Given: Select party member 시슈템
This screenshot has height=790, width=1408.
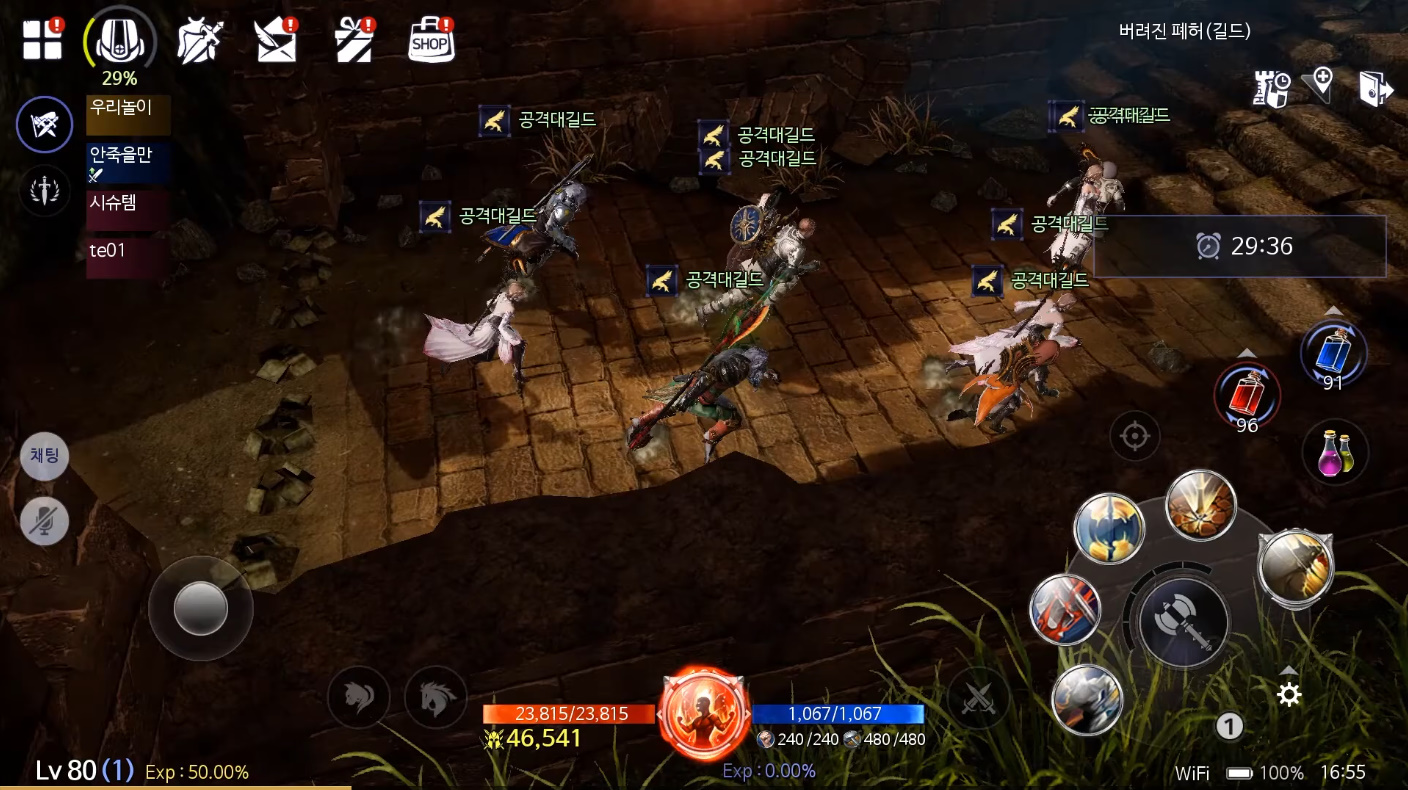Looking at the screenshot, I should (x=126, y=209).
